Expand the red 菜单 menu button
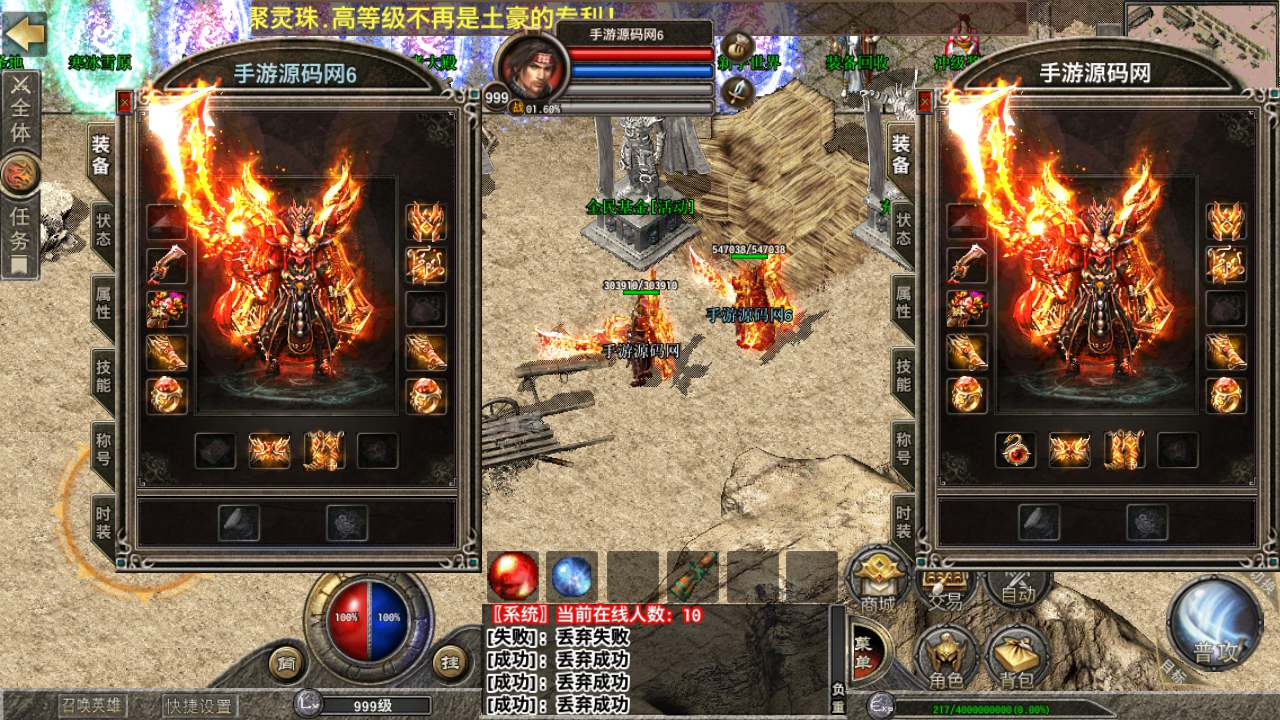This screenshot has width=1280, height=720. tap(862, 652)
